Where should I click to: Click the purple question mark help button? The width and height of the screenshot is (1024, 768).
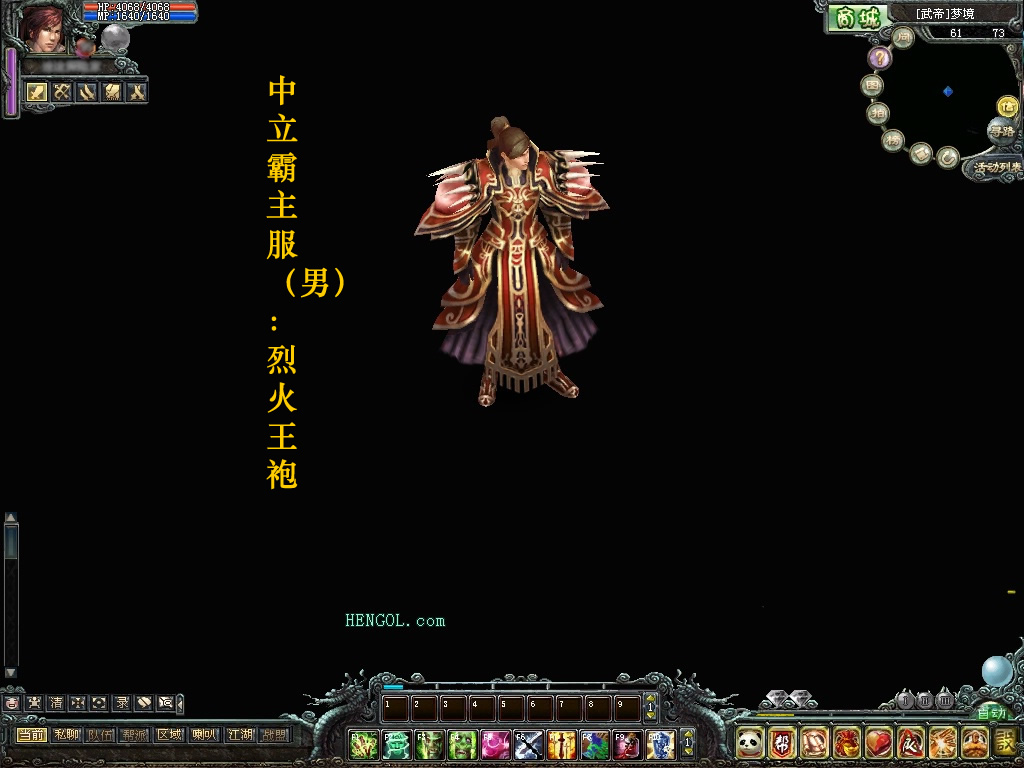coord(879,58)
